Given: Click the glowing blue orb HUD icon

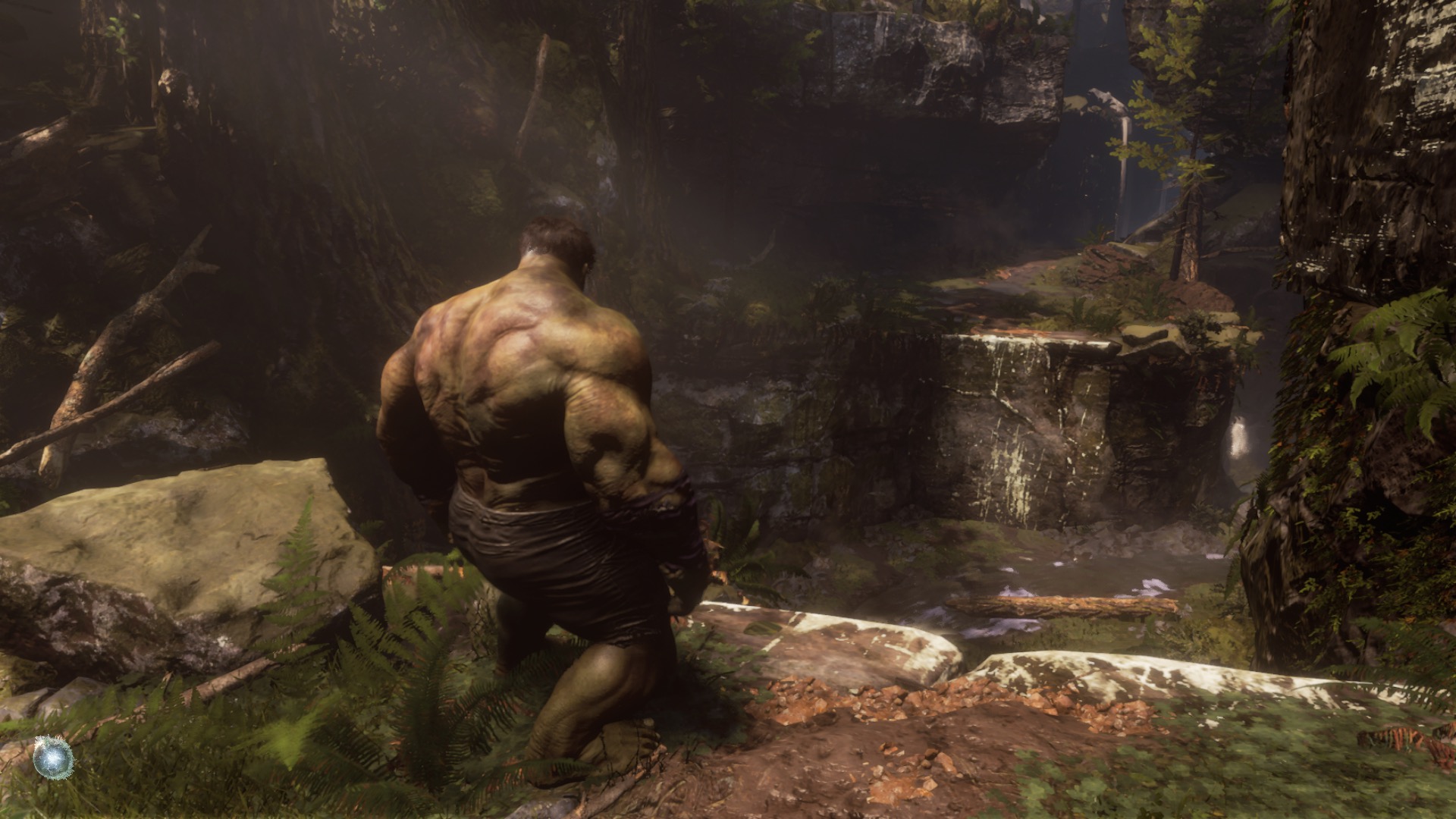Looking at the screenshot, I should tap(54, 756).
